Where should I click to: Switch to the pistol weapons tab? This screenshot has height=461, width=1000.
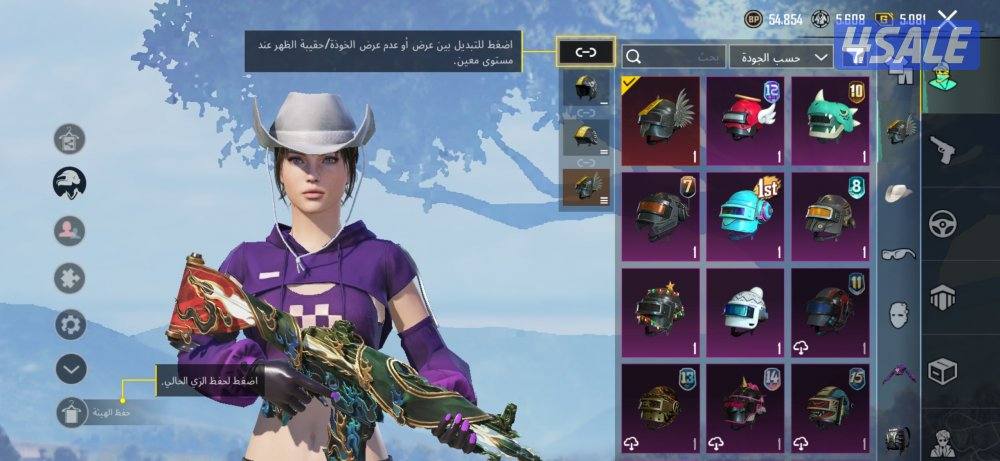[x=943, y=151]
